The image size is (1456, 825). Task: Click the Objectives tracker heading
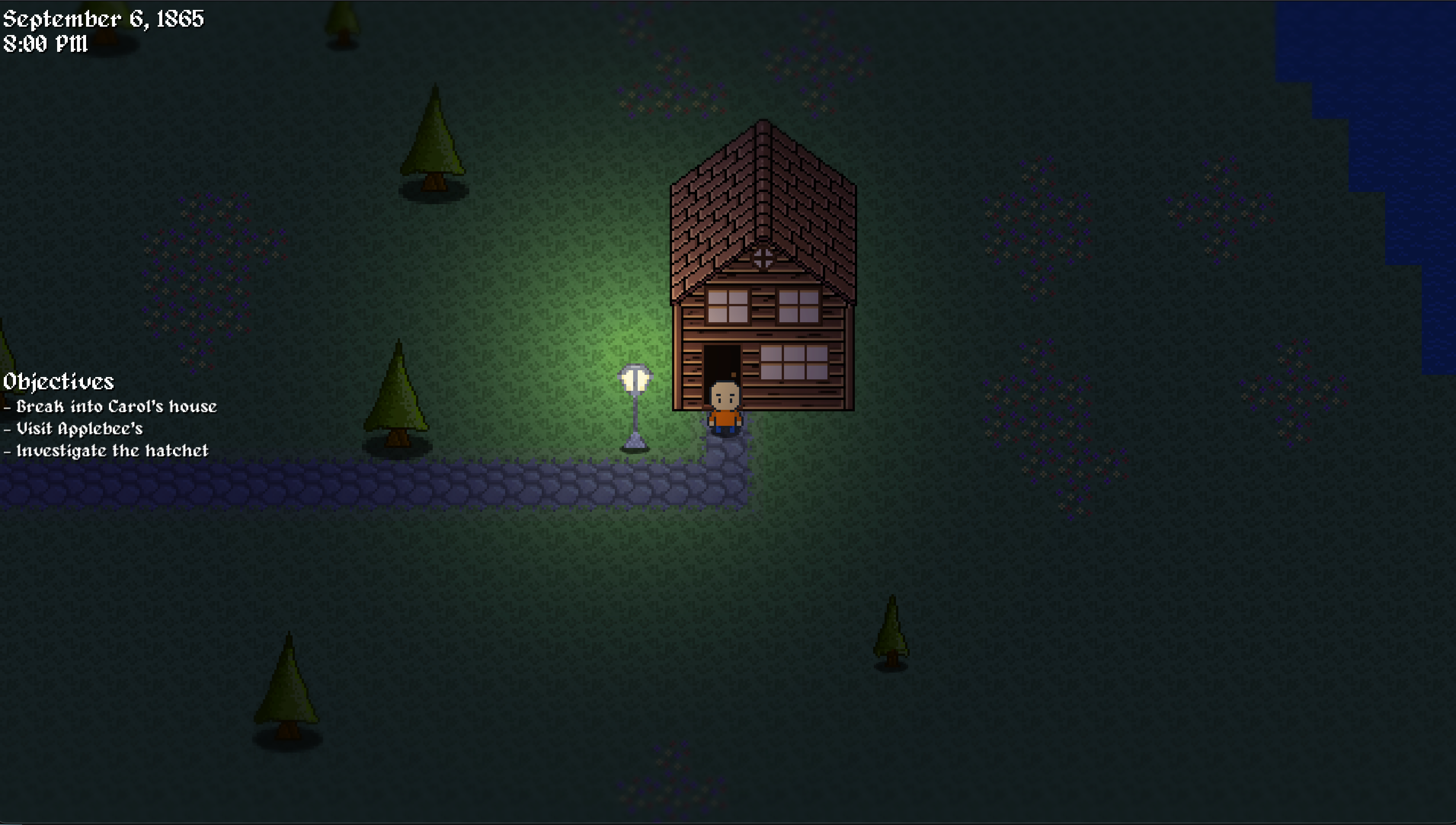[58, 381]
